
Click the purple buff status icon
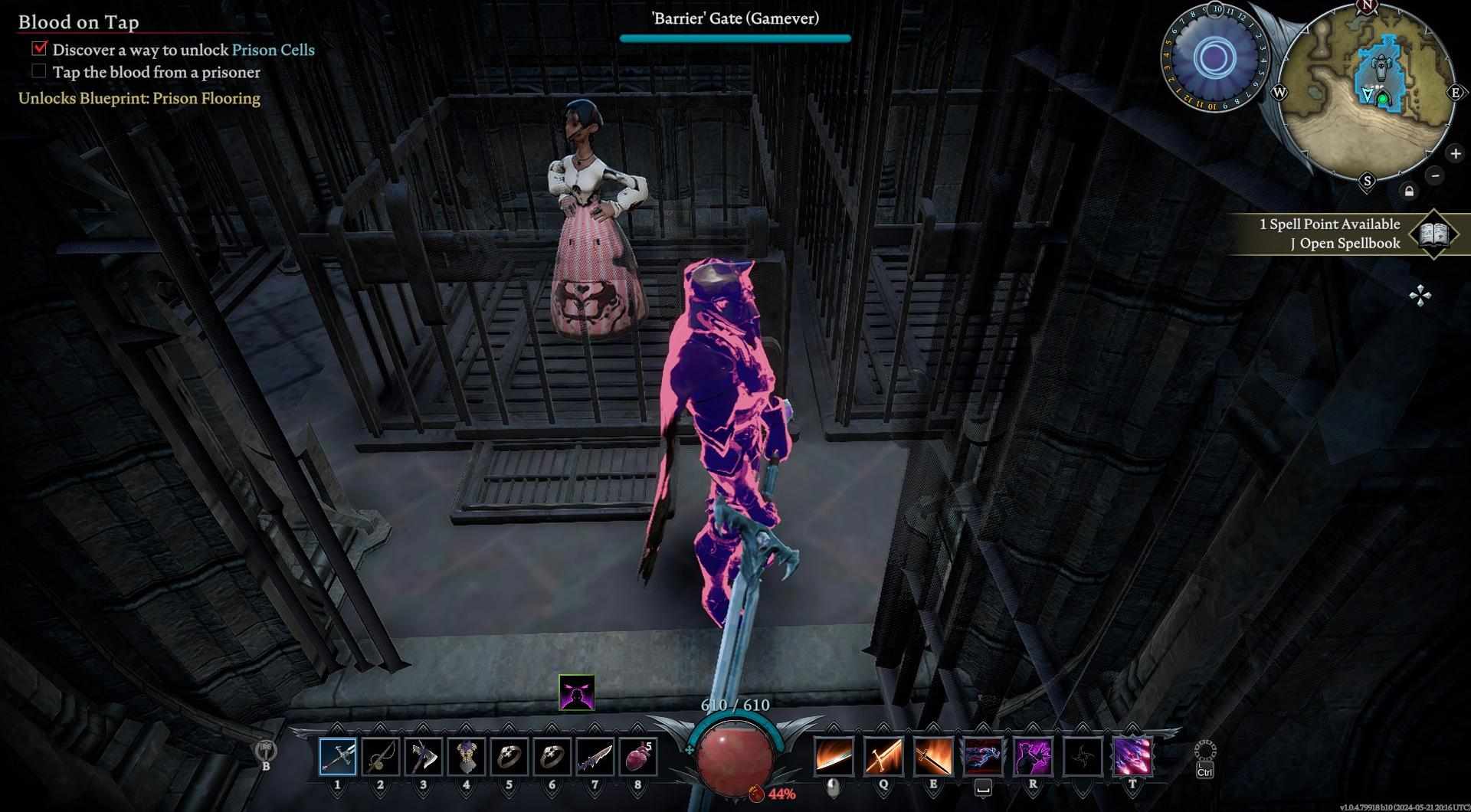576,692
